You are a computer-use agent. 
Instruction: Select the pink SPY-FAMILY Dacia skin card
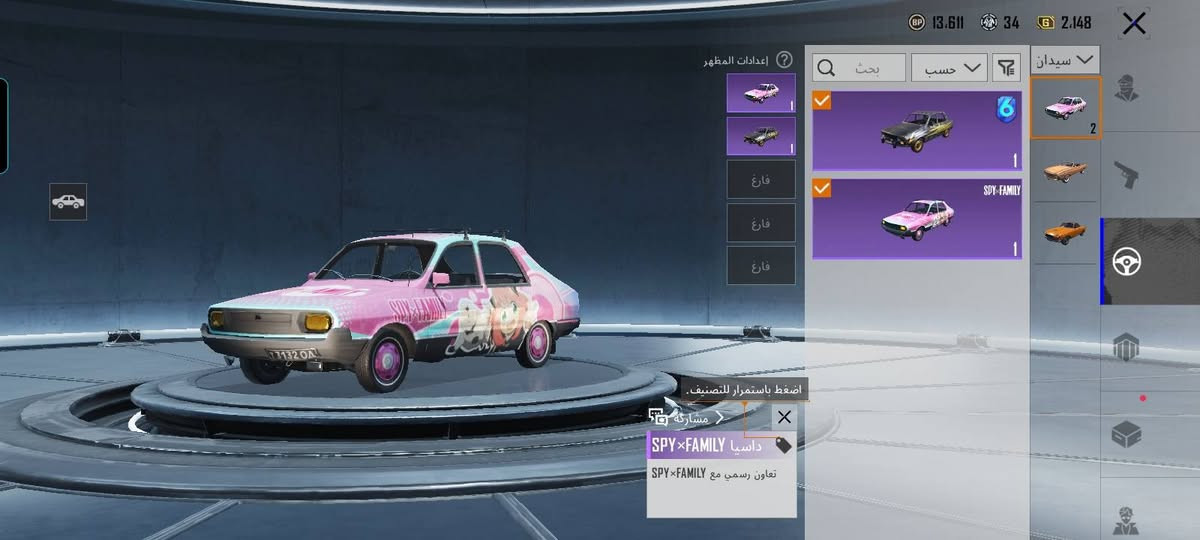(x=916, y=219)
